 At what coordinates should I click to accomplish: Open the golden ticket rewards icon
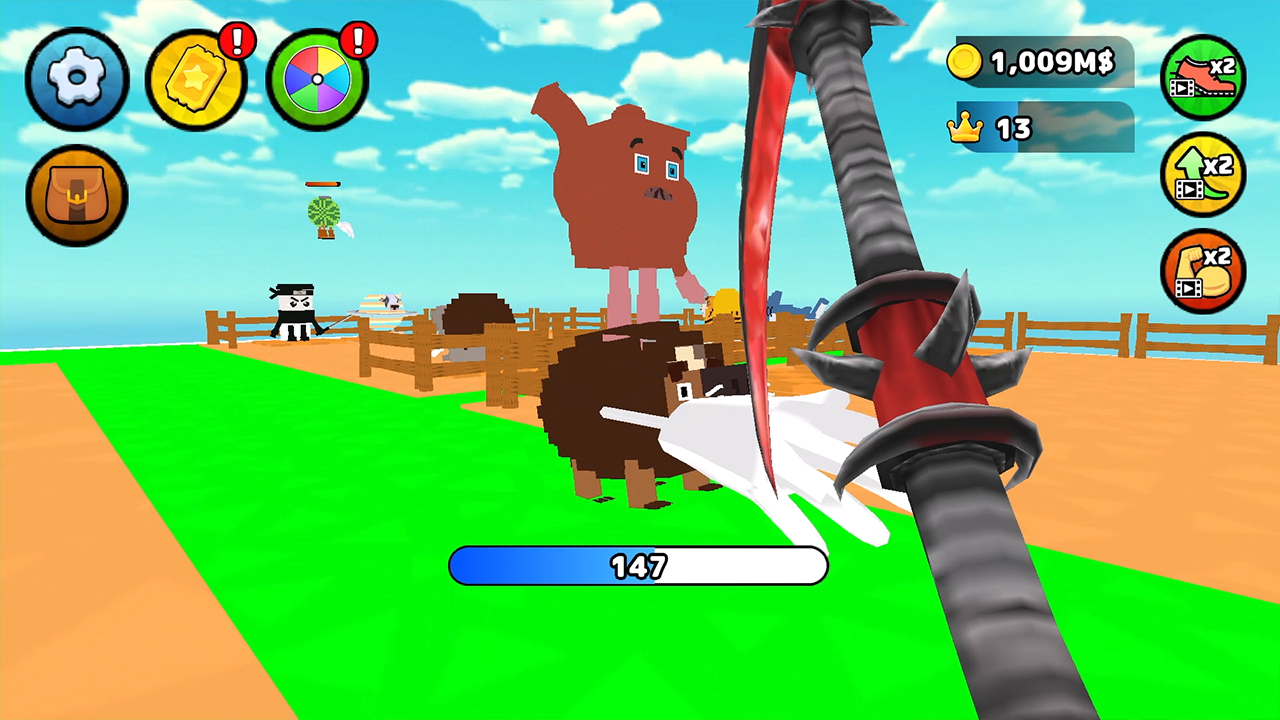tap(197, 80)
